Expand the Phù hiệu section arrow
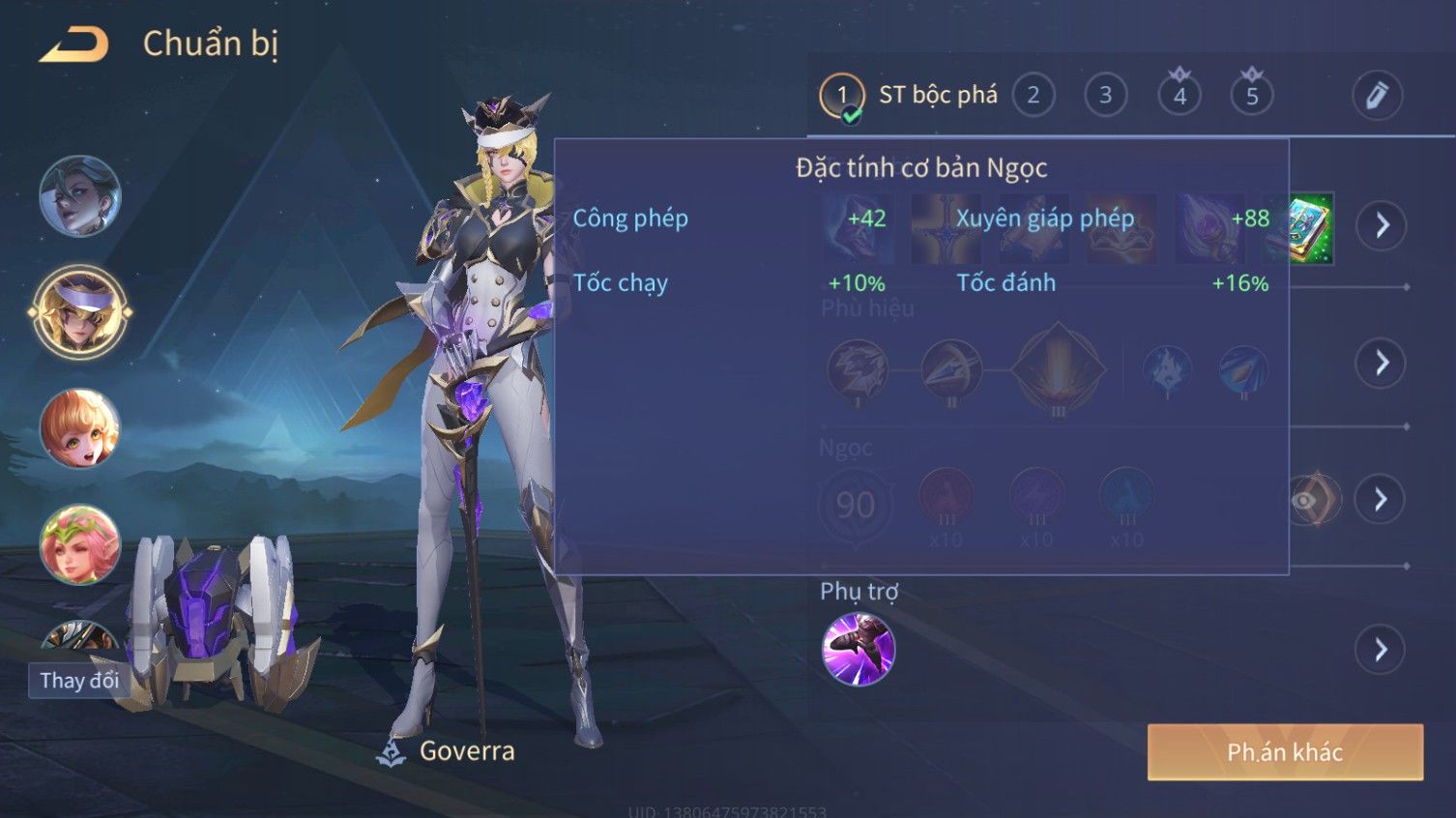The width and height of the screenshot is (1456, 818). coord(1381,364)
